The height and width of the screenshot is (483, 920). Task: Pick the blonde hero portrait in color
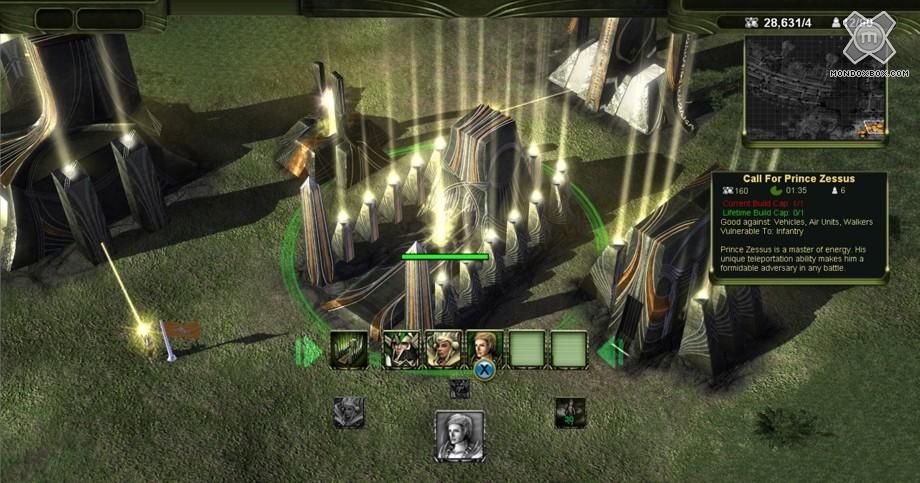485,348
